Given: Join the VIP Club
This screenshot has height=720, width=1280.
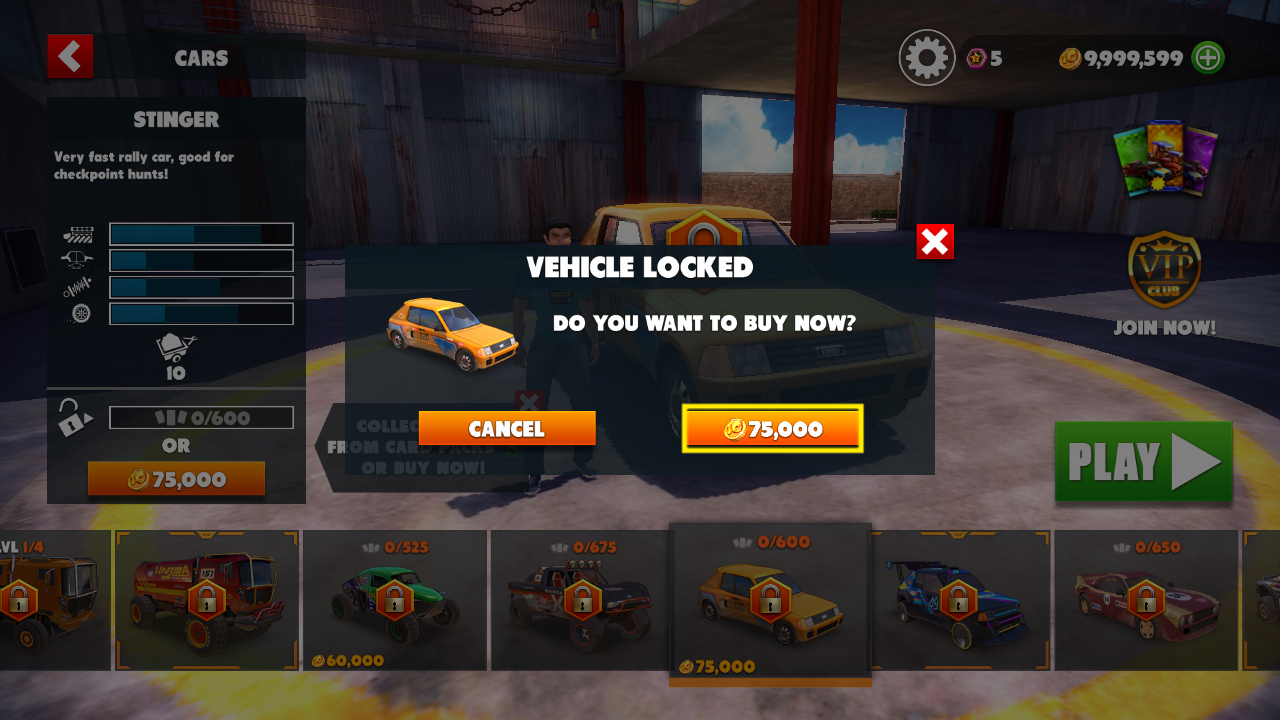Looking at the screenshot, I should point(1165,285).
